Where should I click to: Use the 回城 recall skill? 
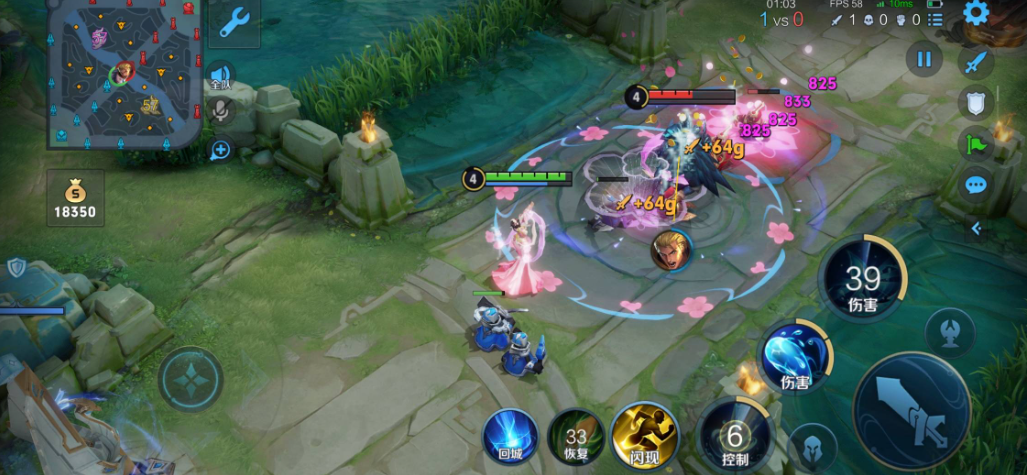pyautogui.click(x=510, y=437)
